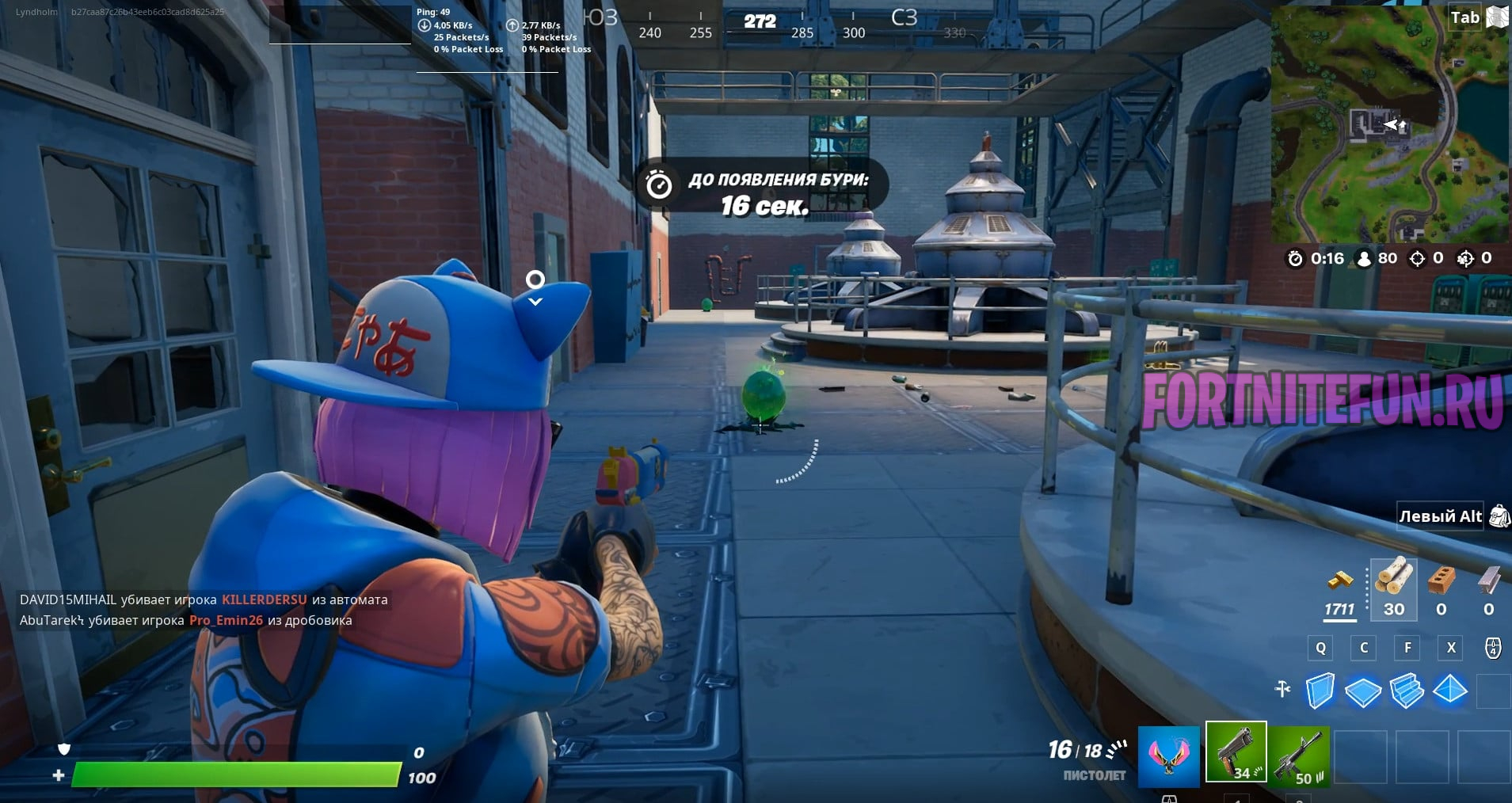Select the pistol weapon slot

(x=1236, y=752)
